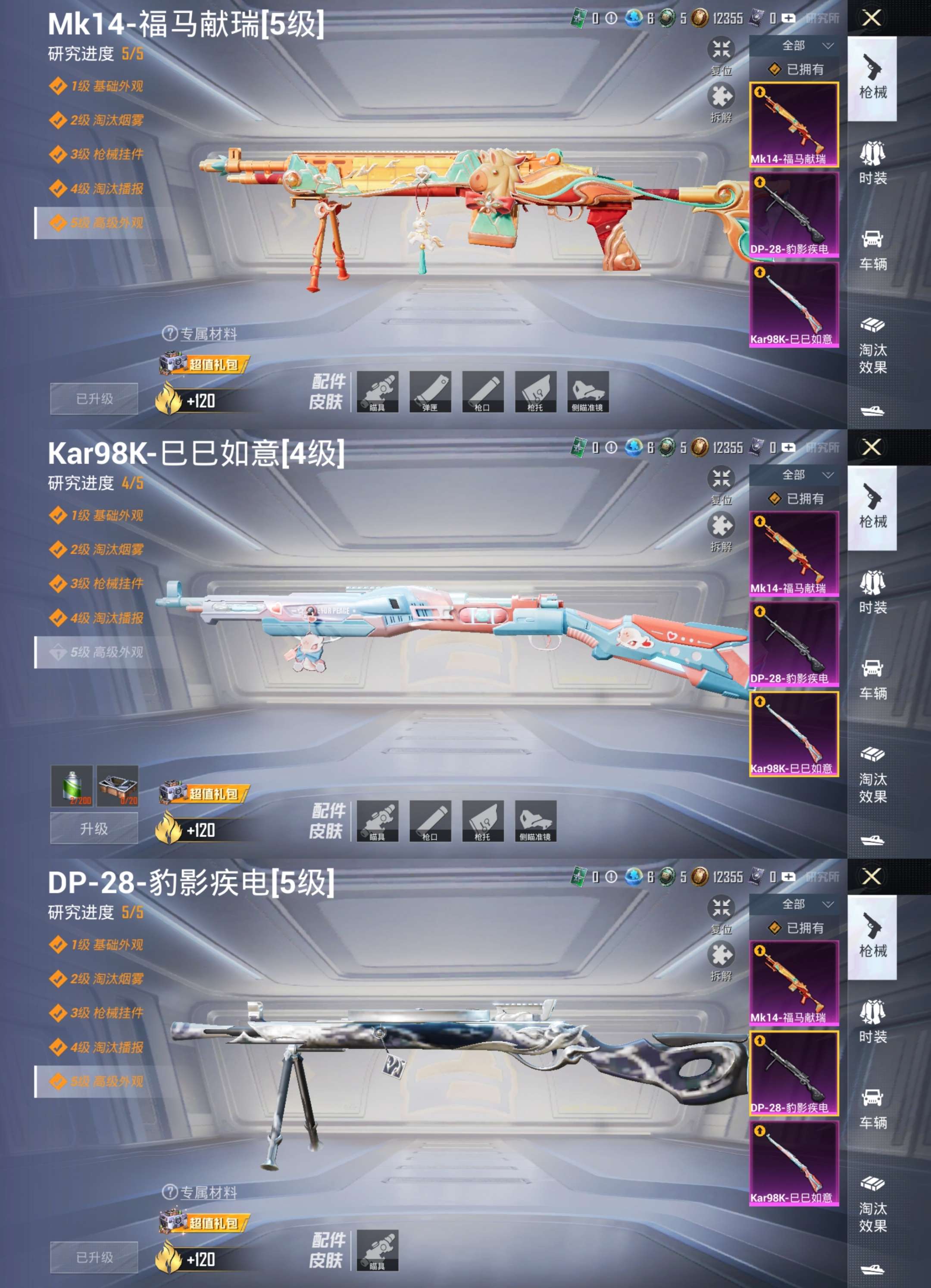Select the Kar98K-巳巳如意 weapon thumbnail

tap(795, 306)
